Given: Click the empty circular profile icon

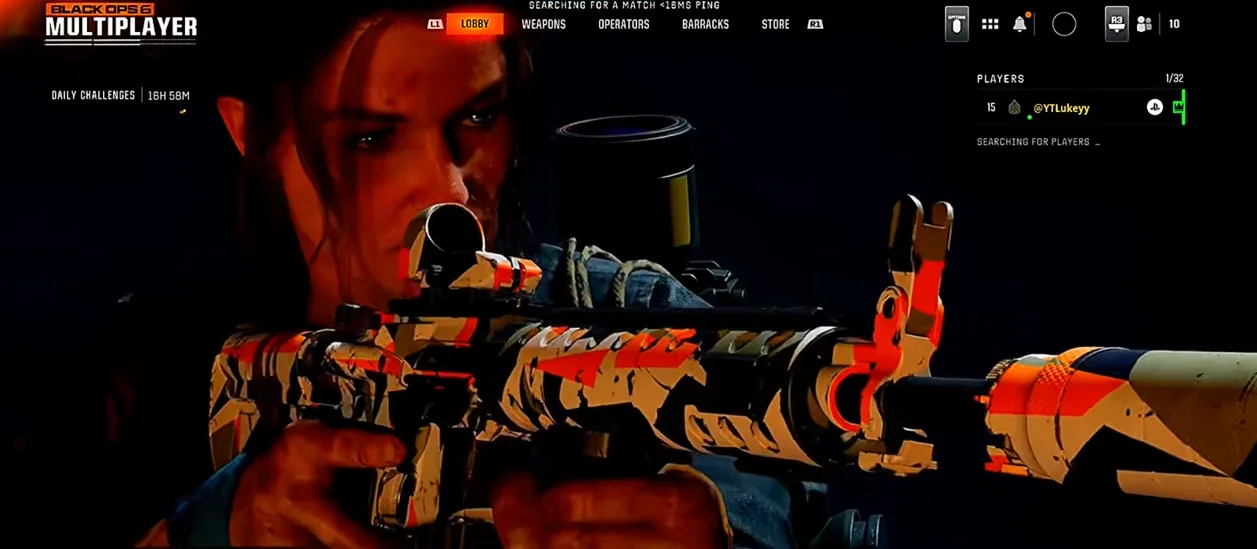Looking at the screenshot, I should coord(1064,24).
